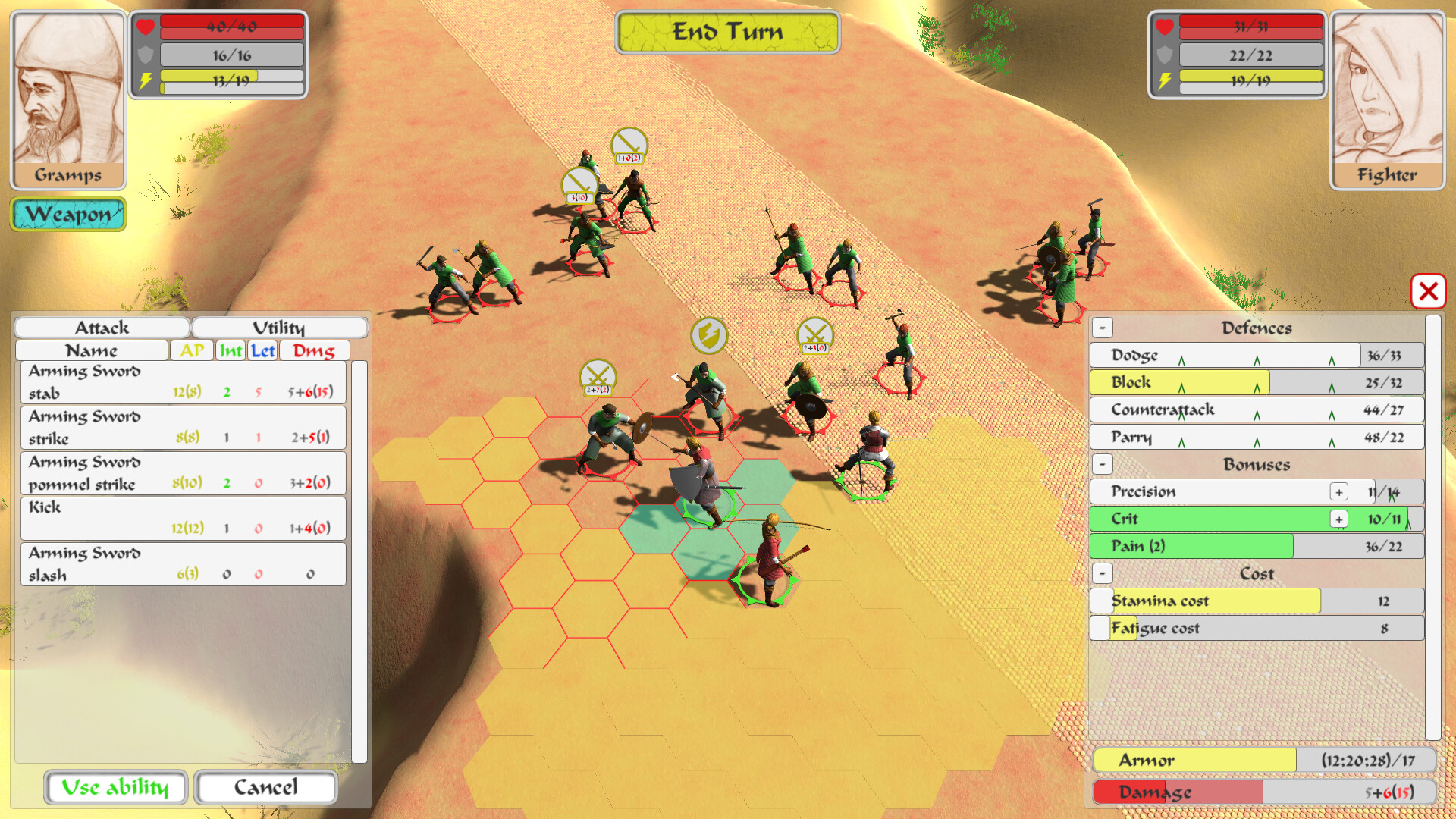Click Use ability to confirm the attack
Image resolution: width=1456 pixels, height=819 pixels.
pos(115,787)
